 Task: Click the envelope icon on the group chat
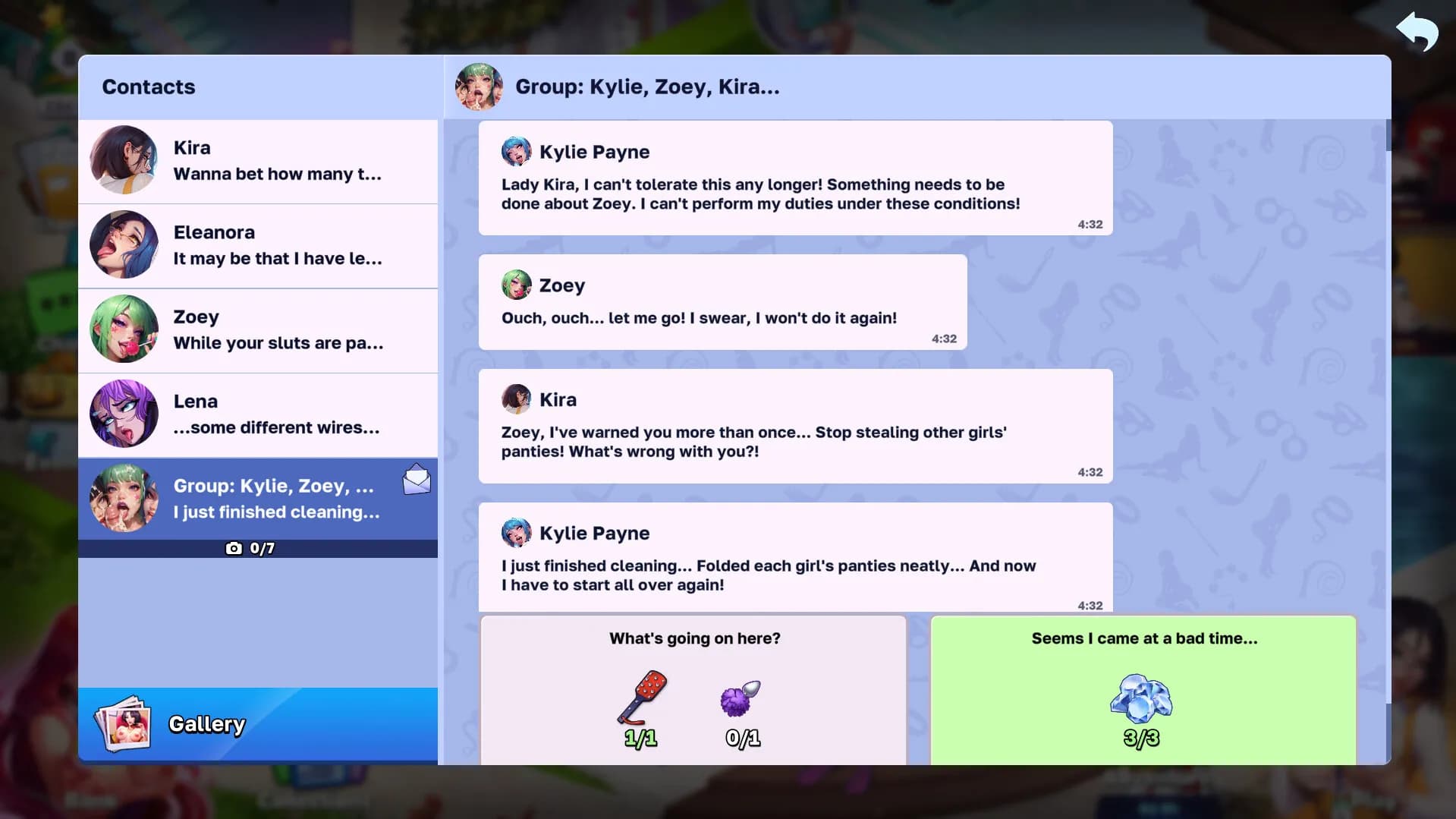coord(417,479)
